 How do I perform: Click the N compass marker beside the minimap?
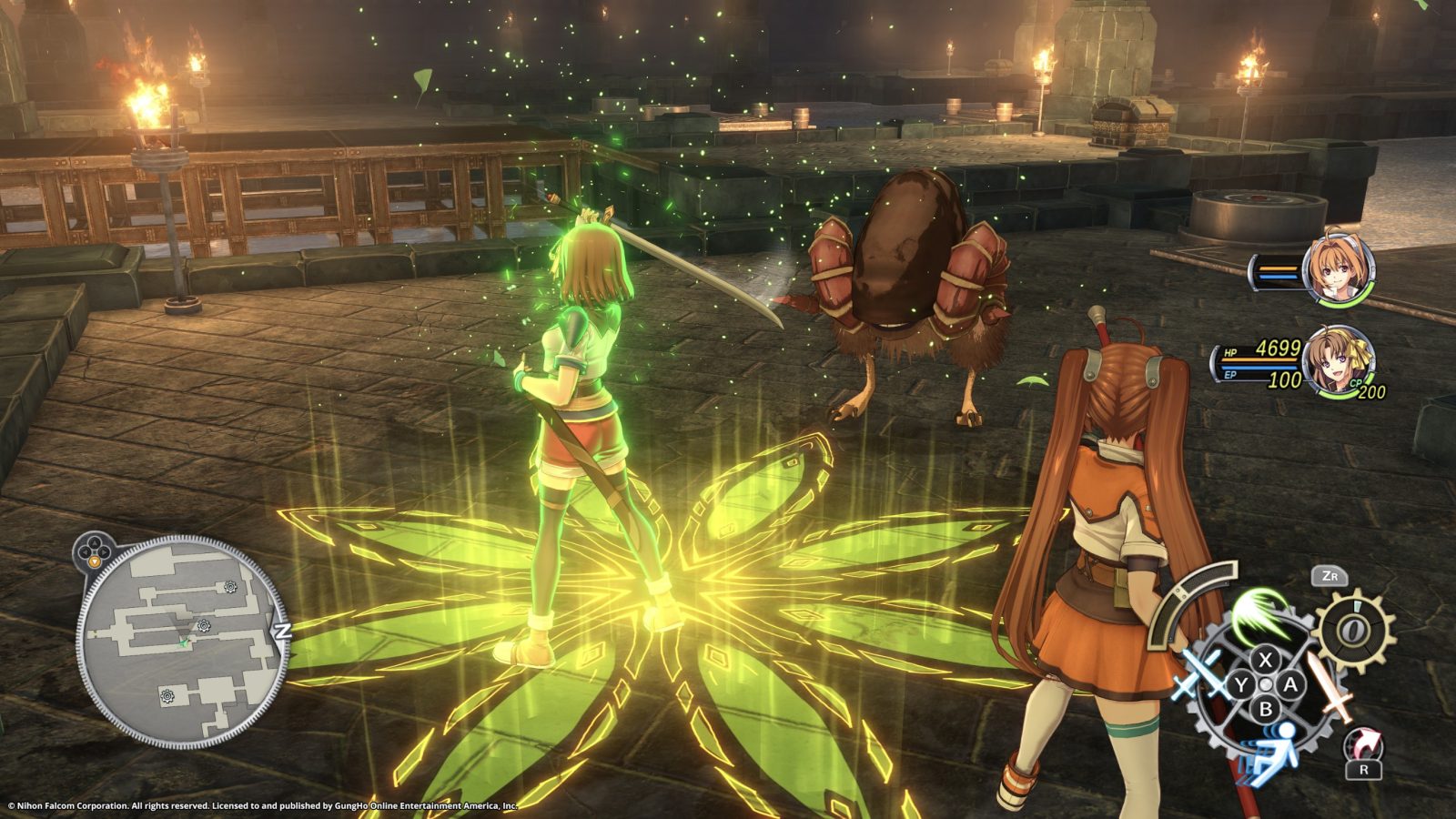(x=282, y=629)
